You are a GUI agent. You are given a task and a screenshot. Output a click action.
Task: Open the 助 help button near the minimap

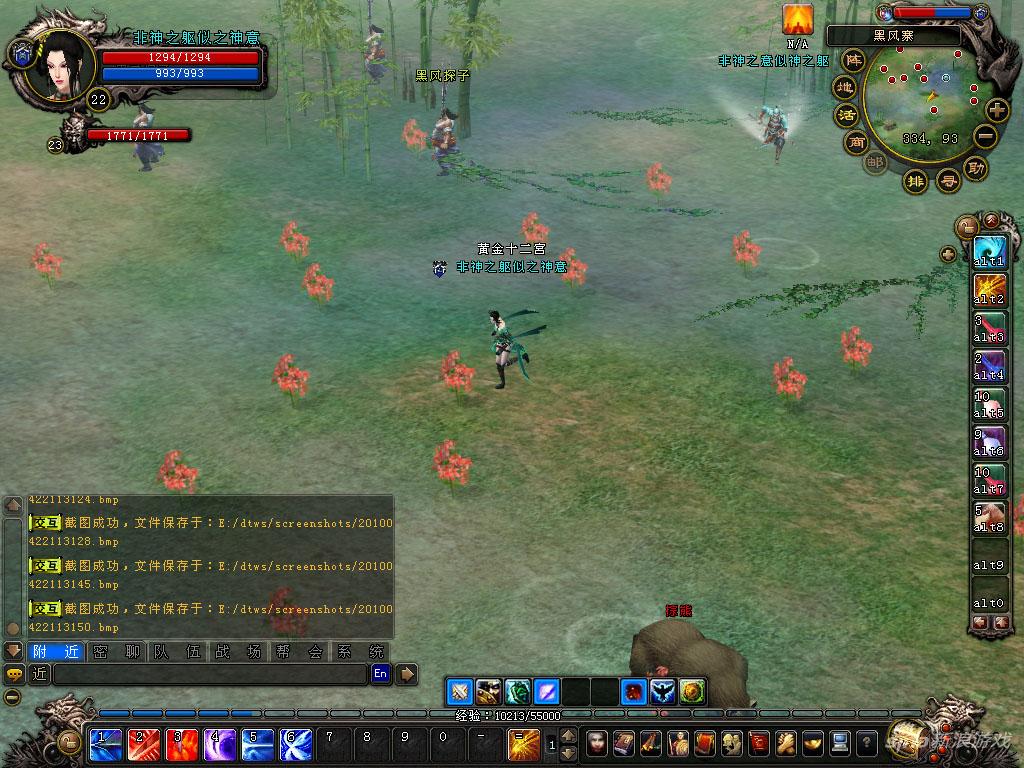[x=977, y=167]
